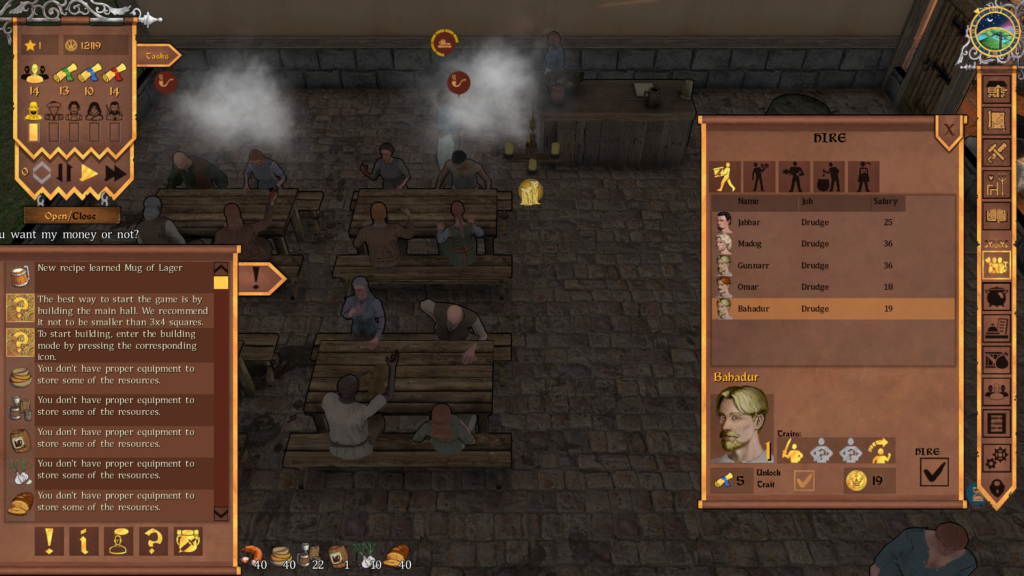
Task: Close the Hire panel
Action: 948,128
